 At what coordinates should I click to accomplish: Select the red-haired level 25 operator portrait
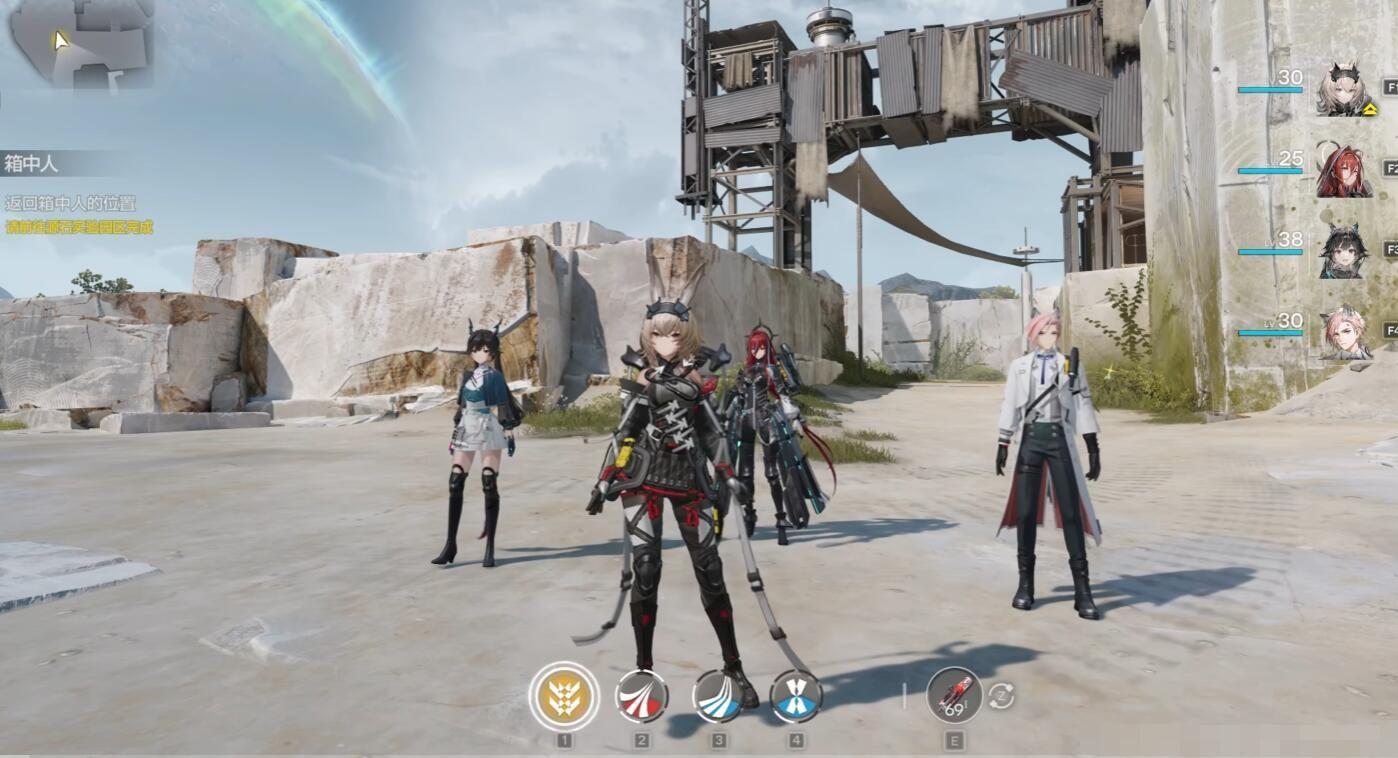tap(1344, 171)
